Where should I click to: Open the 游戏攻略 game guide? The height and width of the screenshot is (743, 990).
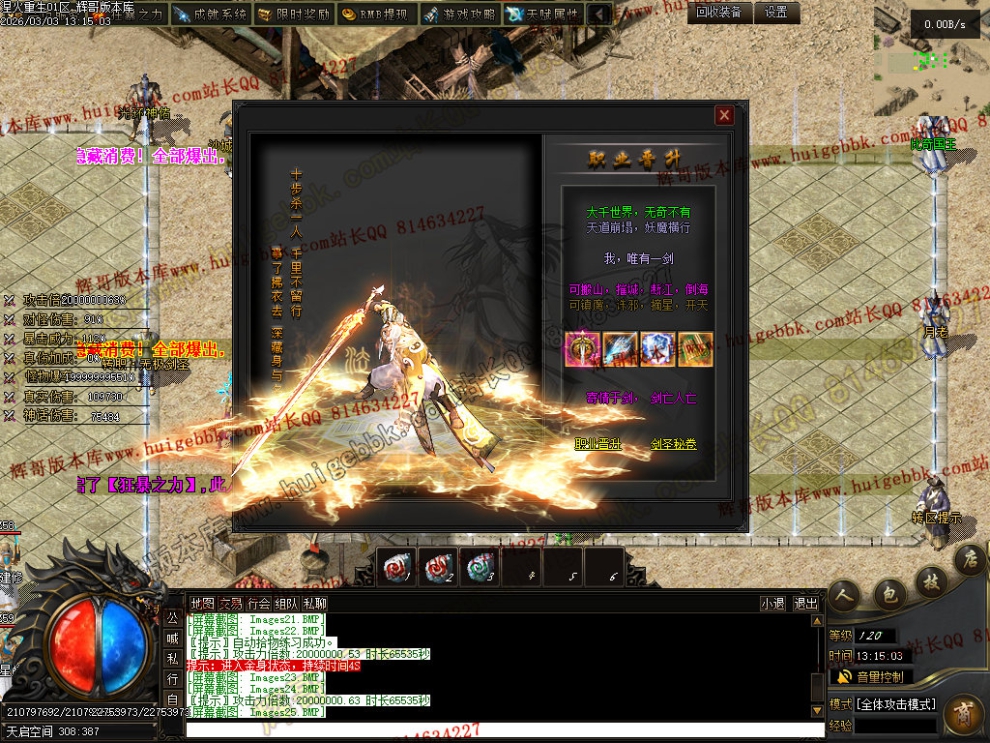[x=458, y=14]
